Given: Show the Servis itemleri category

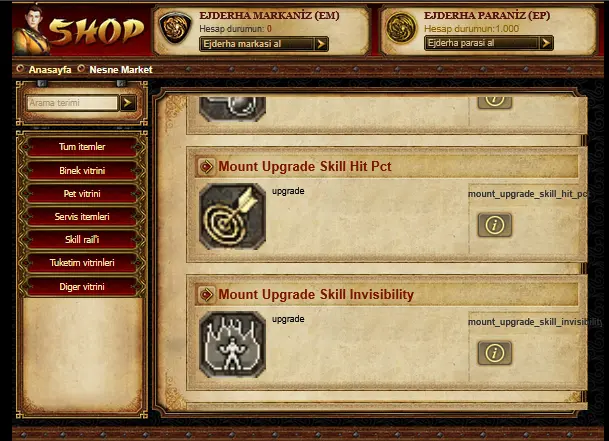Looking at the screenshot, I should tap(82, 217).
